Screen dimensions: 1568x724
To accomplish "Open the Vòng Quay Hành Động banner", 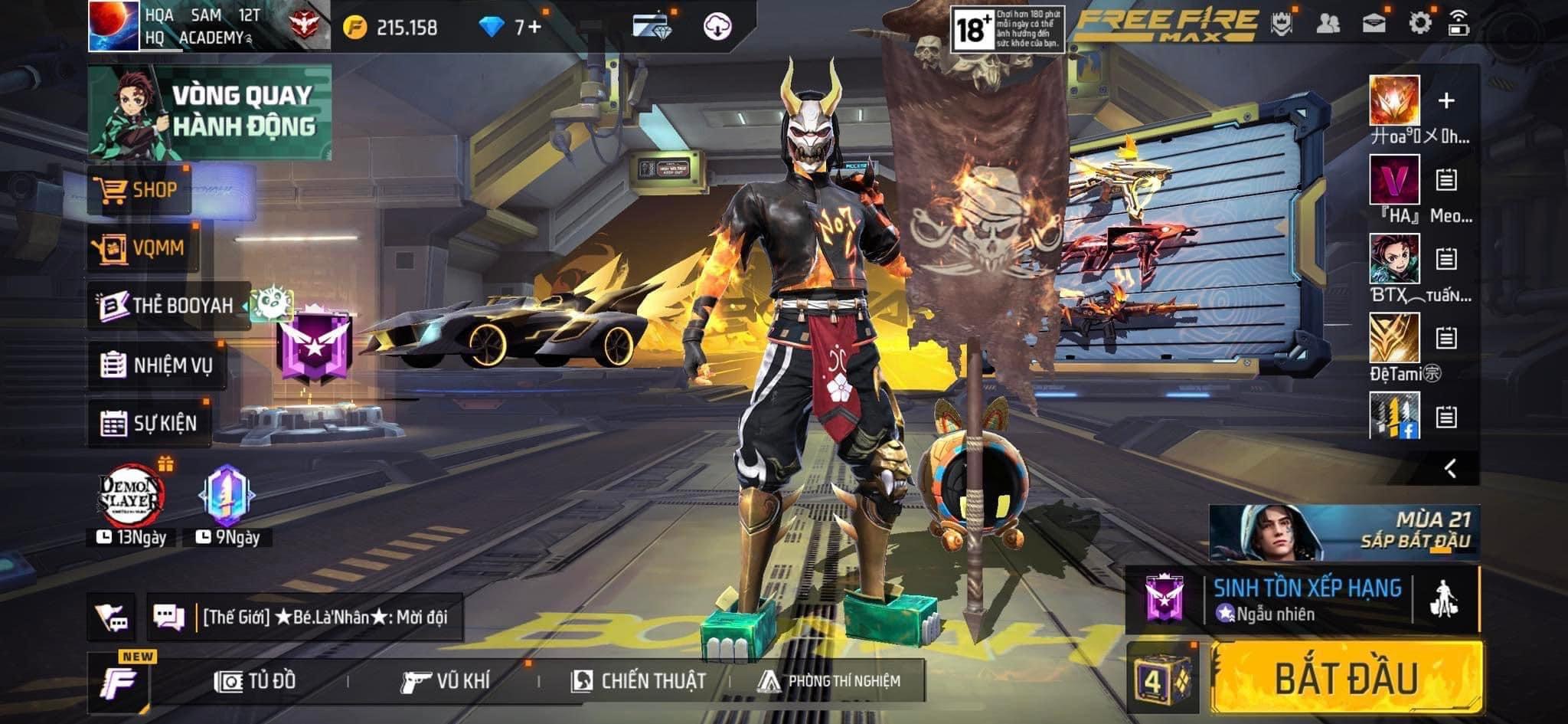I will click(210, 112).
